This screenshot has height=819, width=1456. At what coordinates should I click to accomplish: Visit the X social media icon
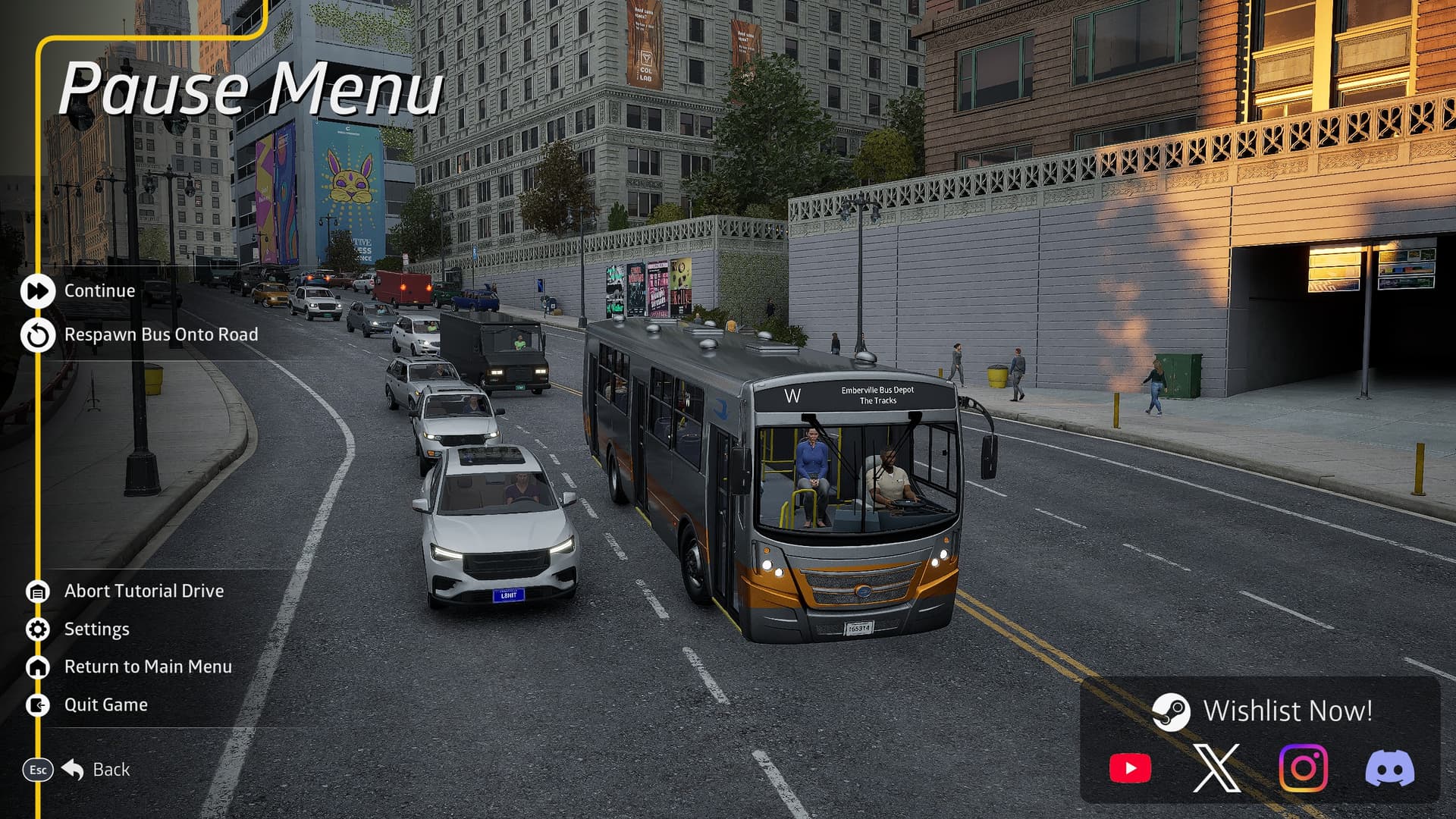pos(1216,768)
